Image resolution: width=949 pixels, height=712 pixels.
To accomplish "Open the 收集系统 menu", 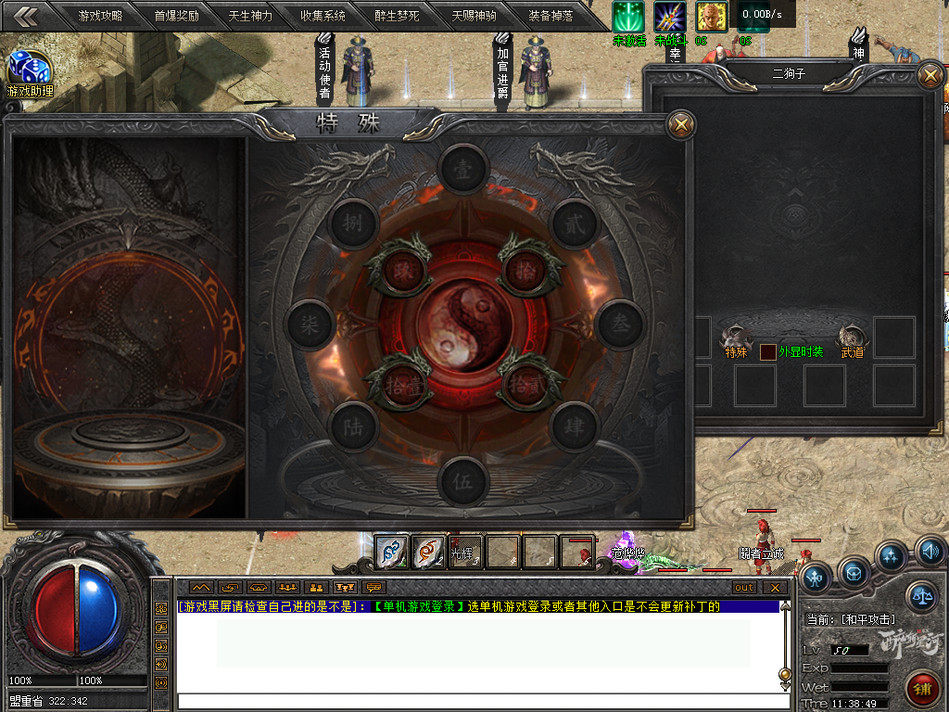I will 323,16.
